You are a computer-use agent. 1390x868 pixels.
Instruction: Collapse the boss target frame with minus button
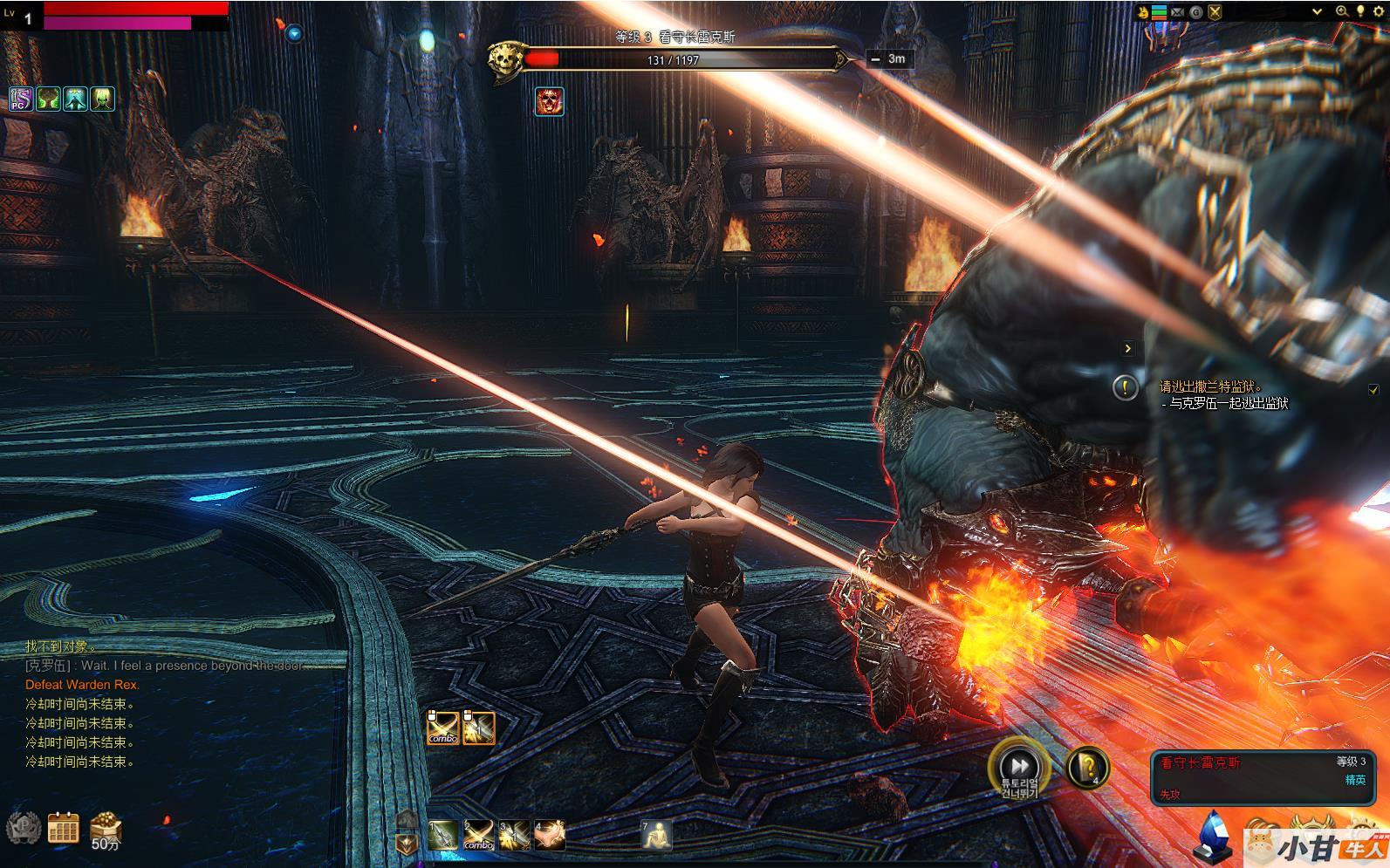pos(875,59)
